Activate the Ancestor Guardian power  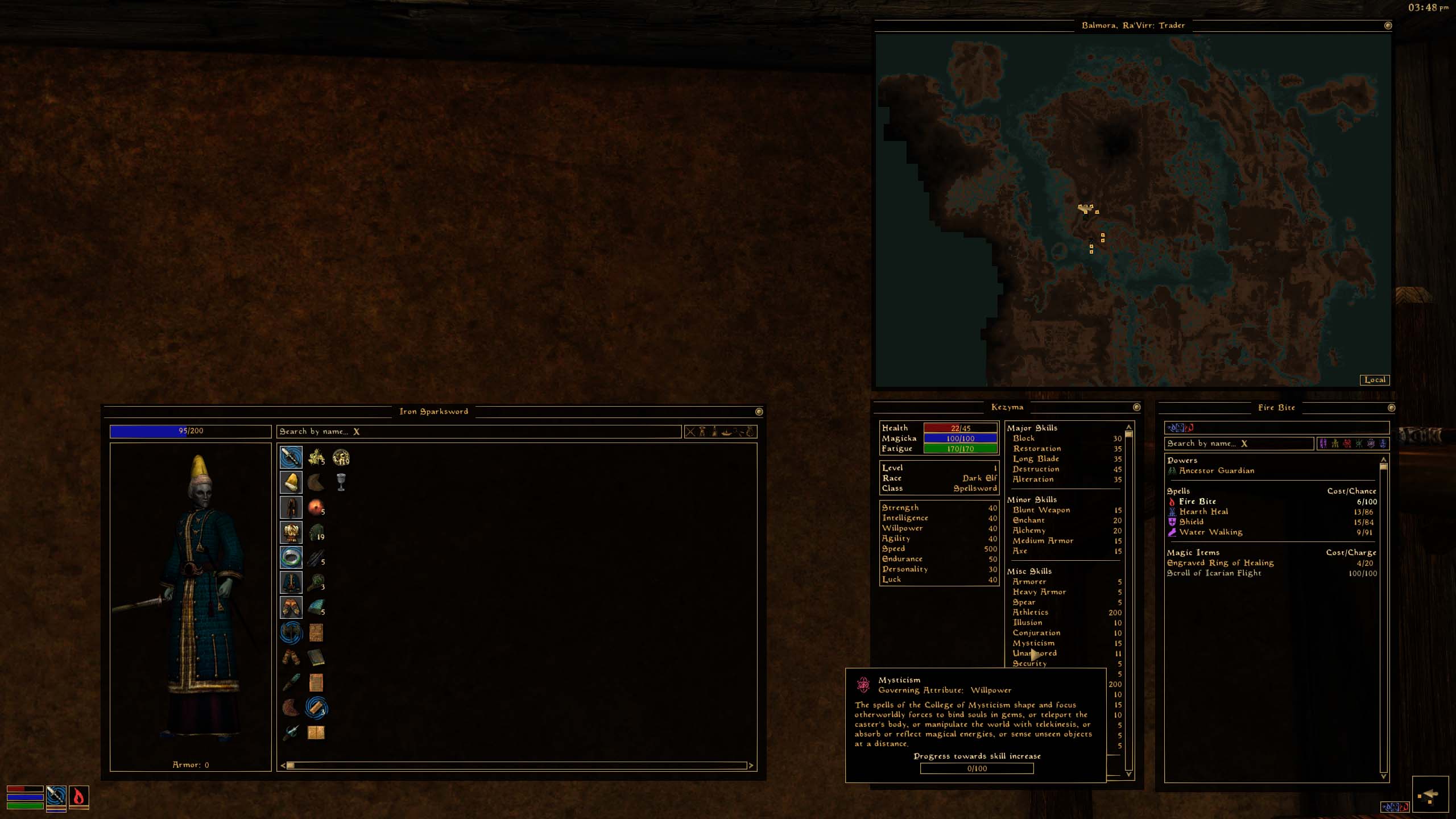point(1216,471)
